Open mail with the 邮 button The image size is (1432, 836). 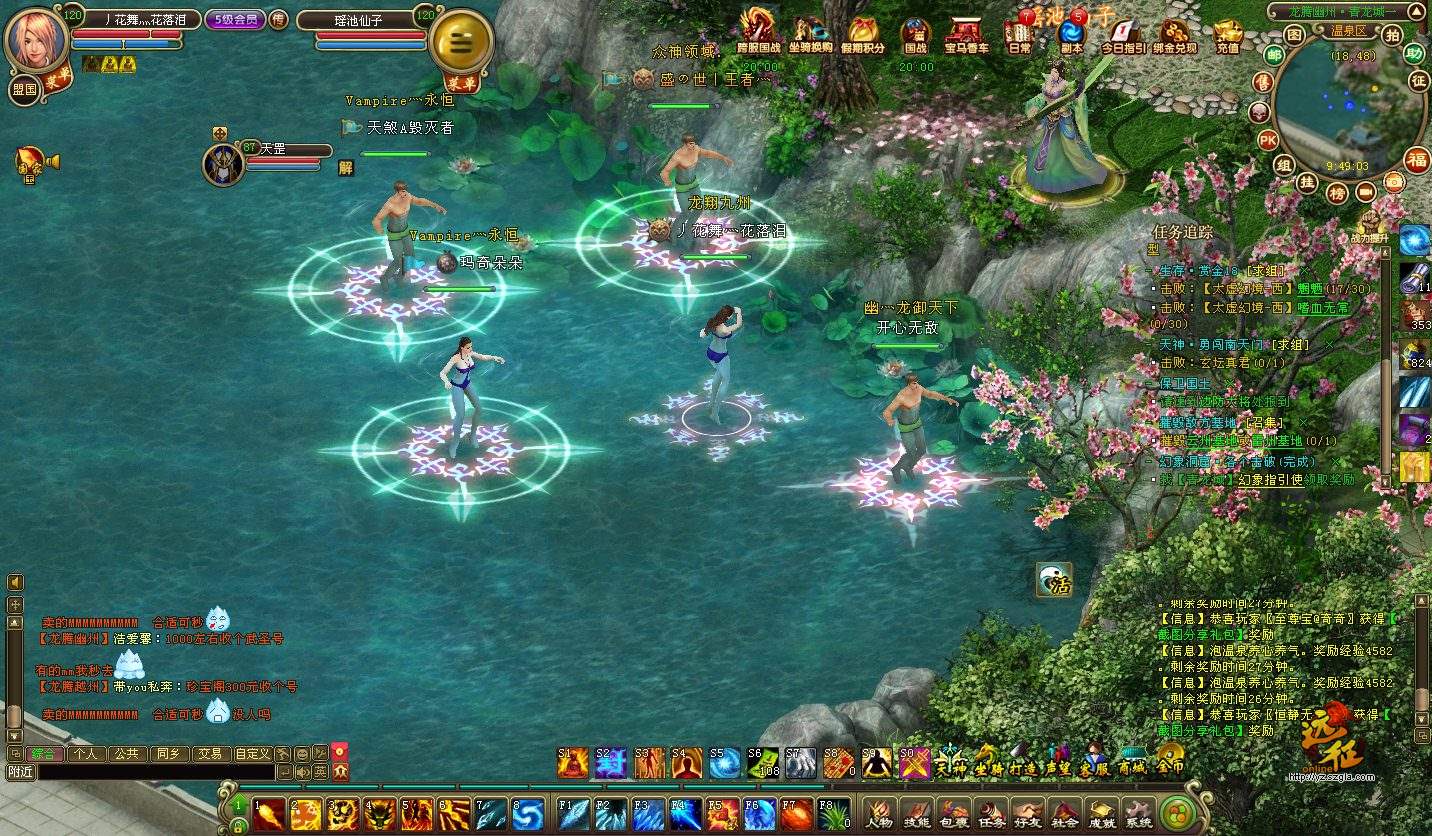point(1274,55)
